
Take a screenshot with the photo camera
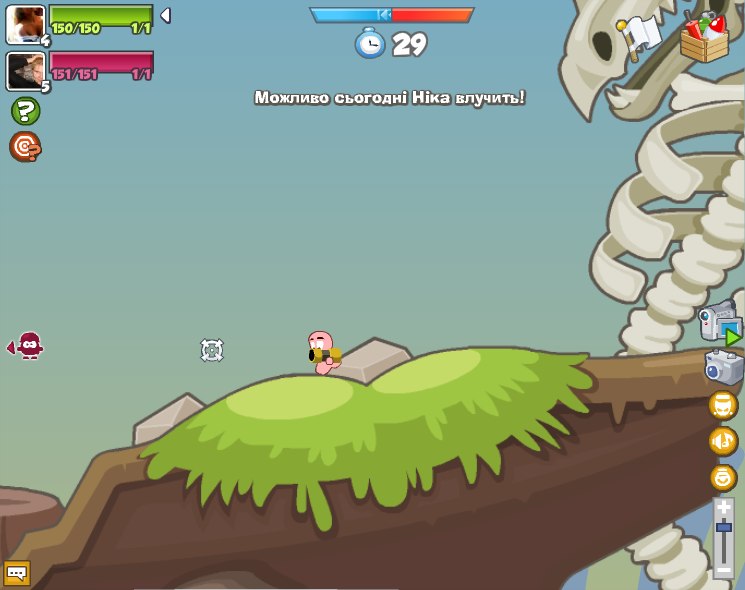pos(723,368)
